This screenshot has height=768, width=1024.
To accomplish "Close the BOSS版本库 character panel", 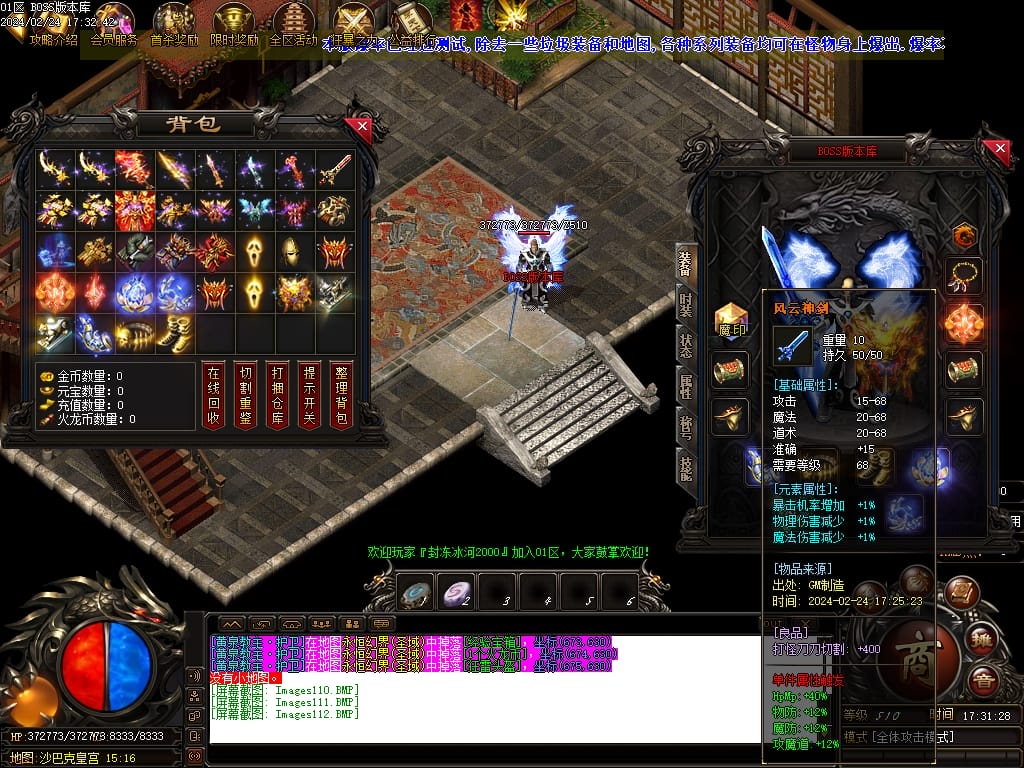I will coord(997,151).
